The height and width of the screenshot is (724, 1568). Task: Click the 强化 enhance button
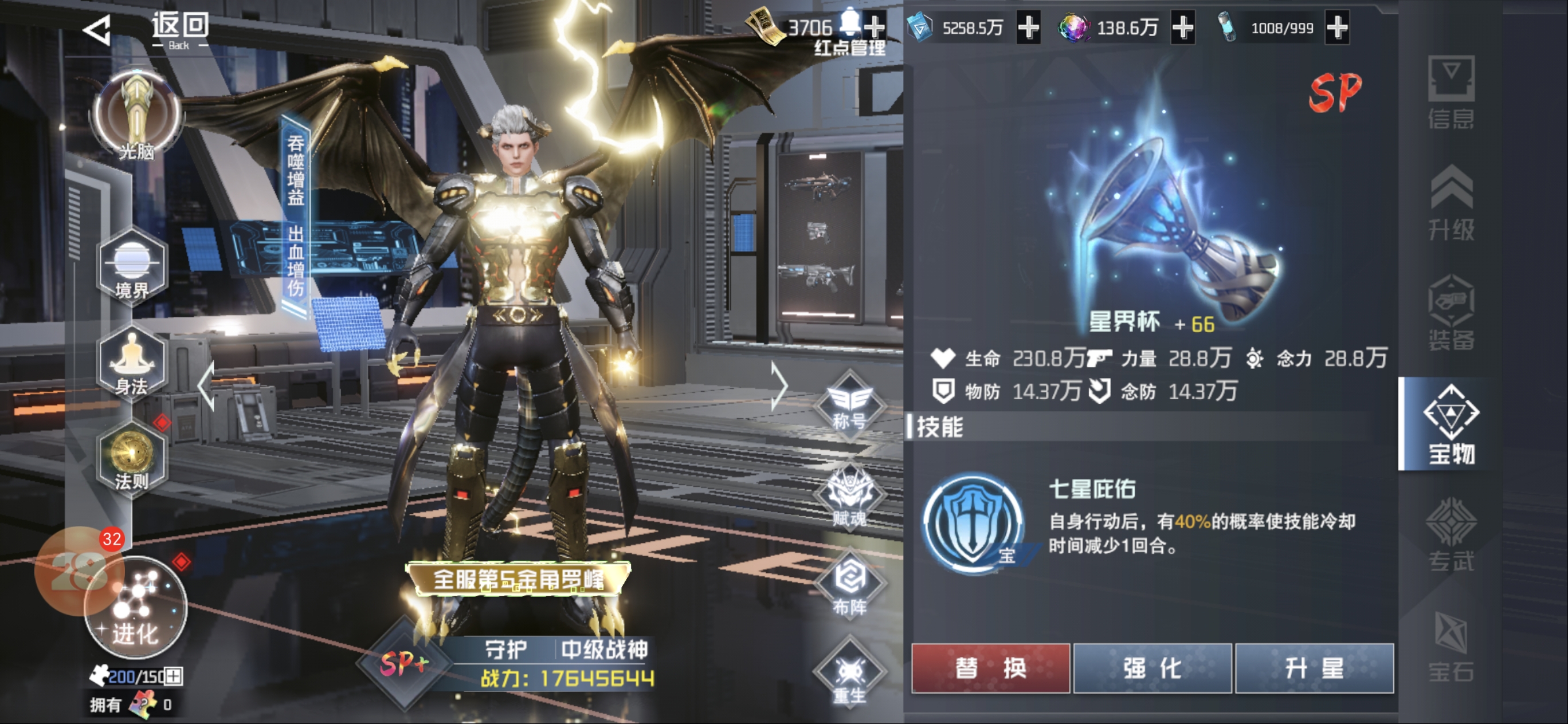(1153, 668)
